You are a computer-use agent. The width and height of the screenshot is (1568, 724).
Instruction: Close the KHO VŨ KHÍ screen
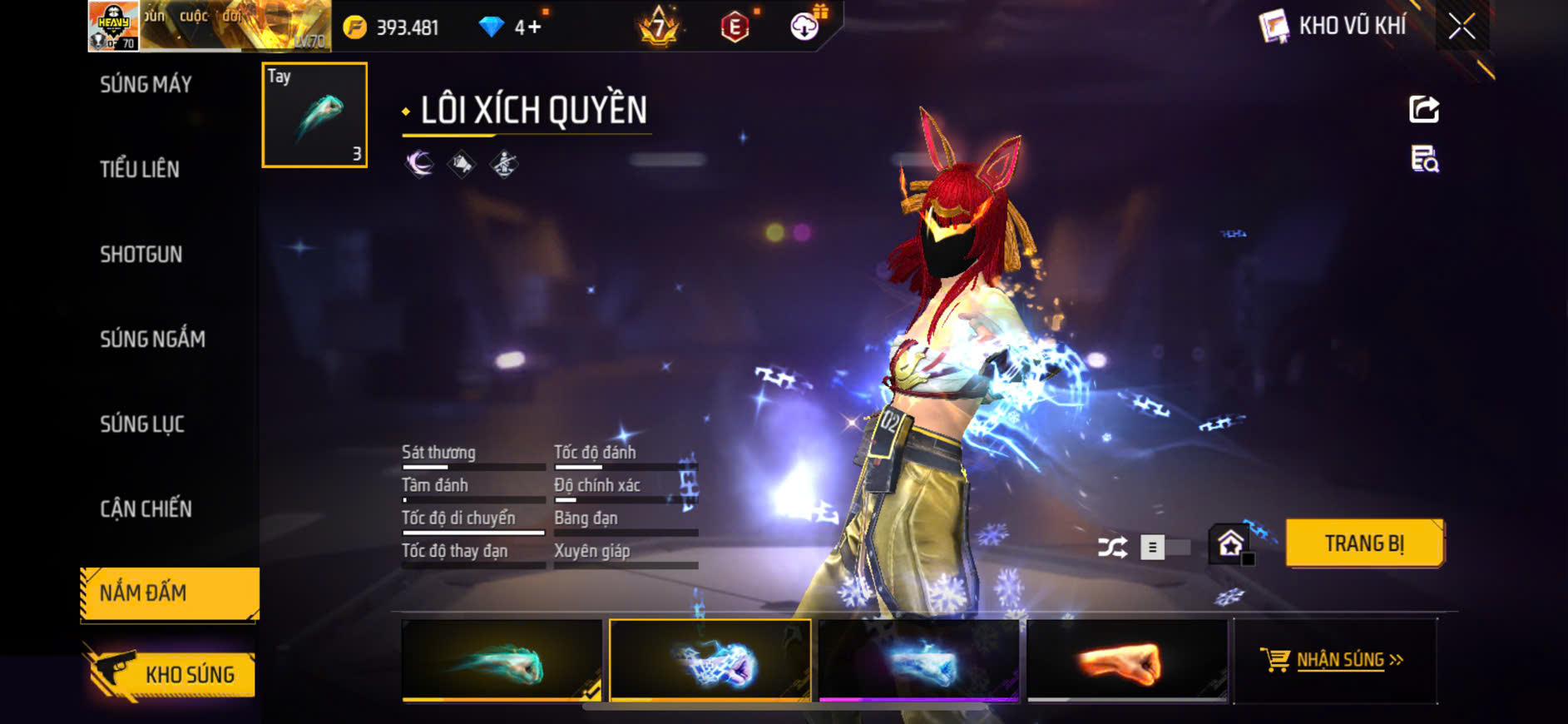tap(1462, 27)
